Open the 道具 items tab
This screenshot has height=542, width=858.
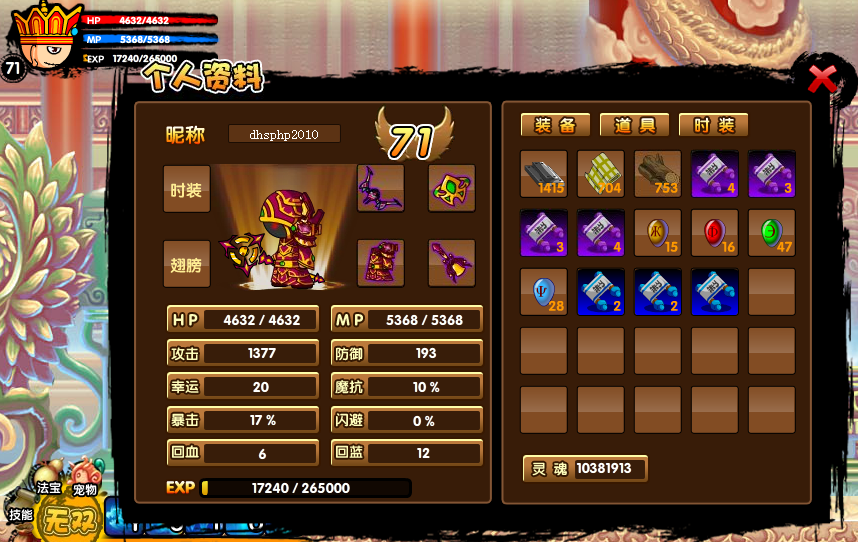point(634,125)
